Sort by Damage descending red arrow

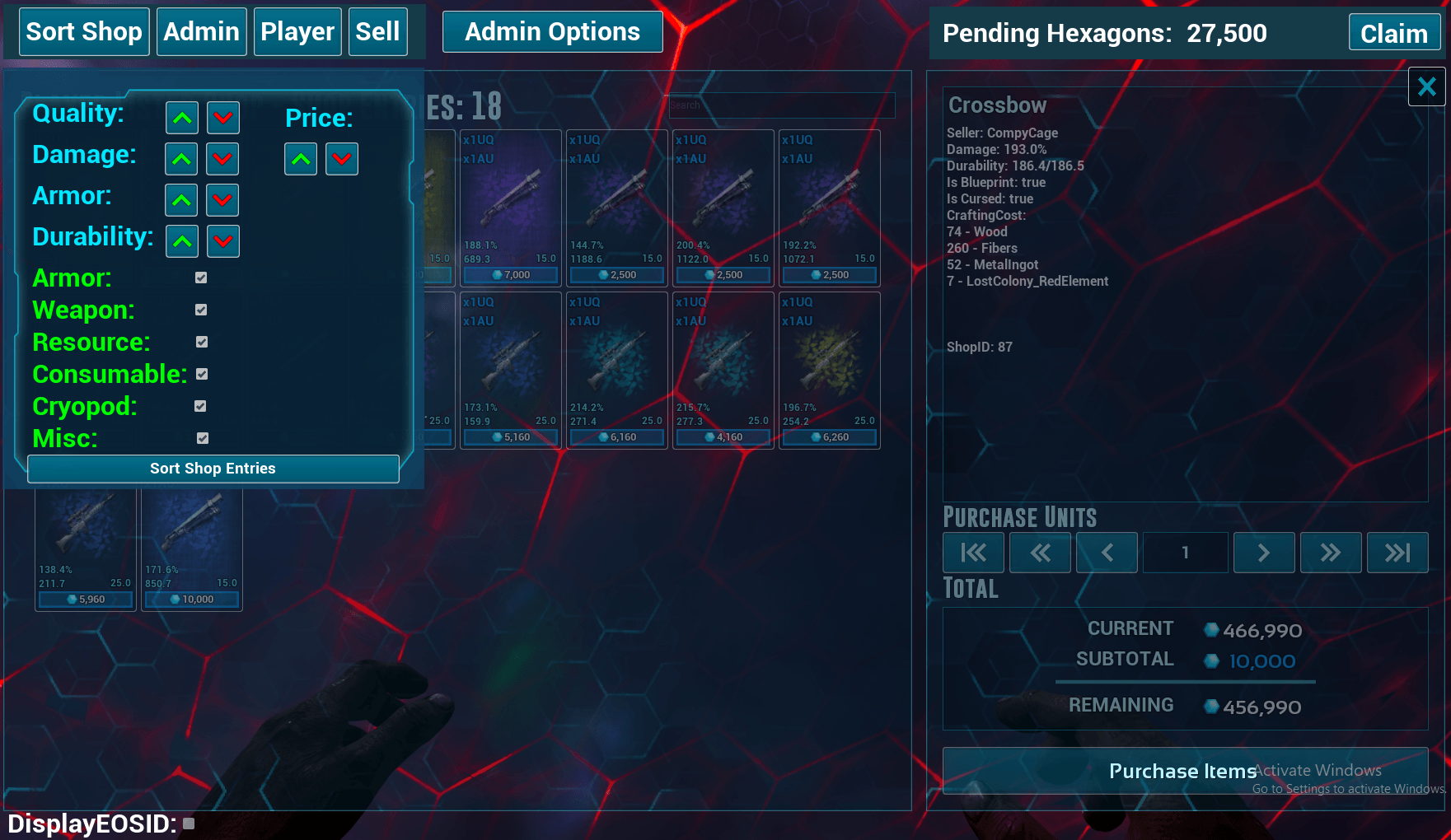[x=222, y=159]
